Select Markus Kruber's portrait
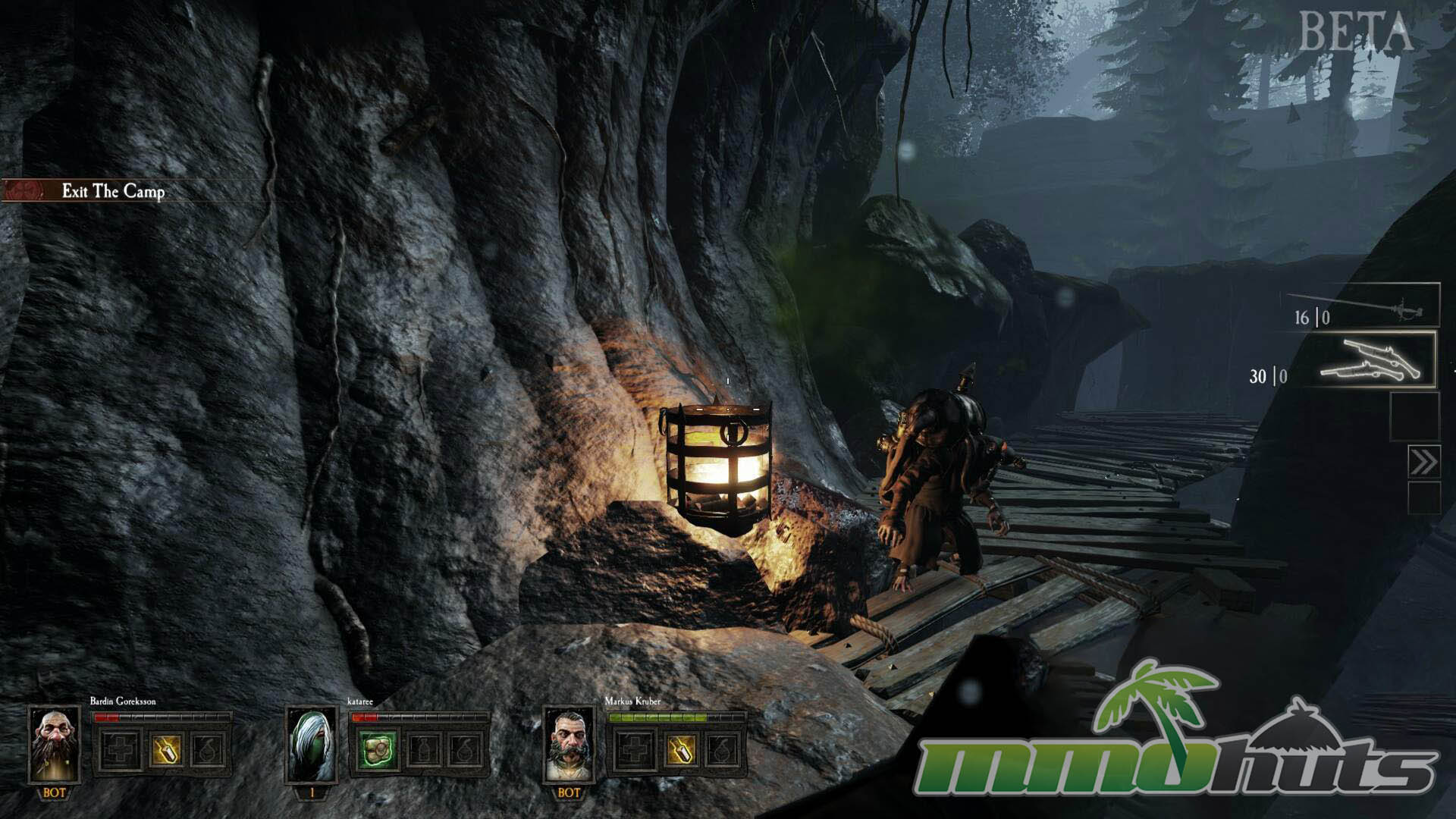The width and height of the screenshot is (1456, 819). 569,745
